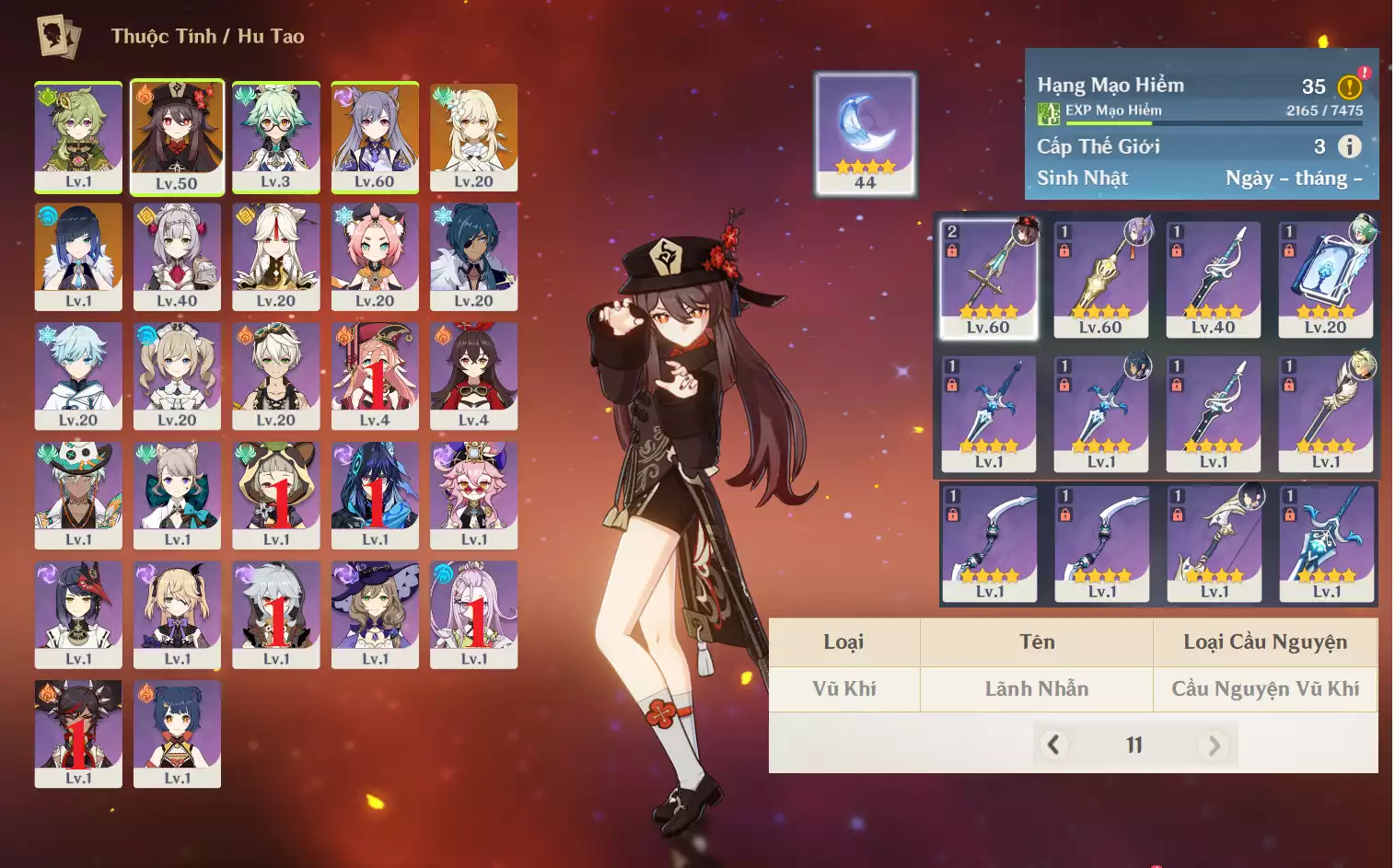
Task: Go to the next page of the list
Action: [x=1214, y=745]
